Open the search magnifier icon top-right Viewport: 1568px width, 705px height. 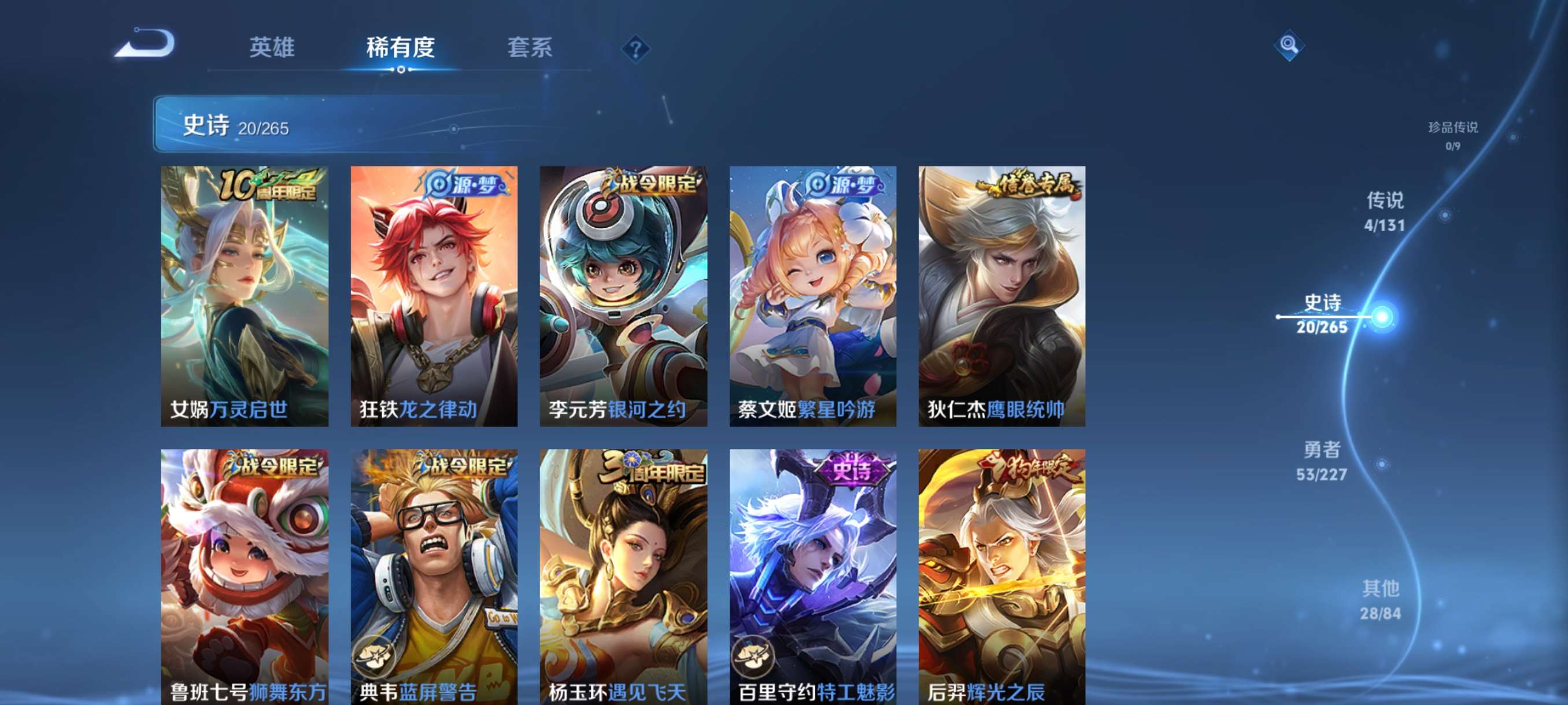(x=1290, y=46)
